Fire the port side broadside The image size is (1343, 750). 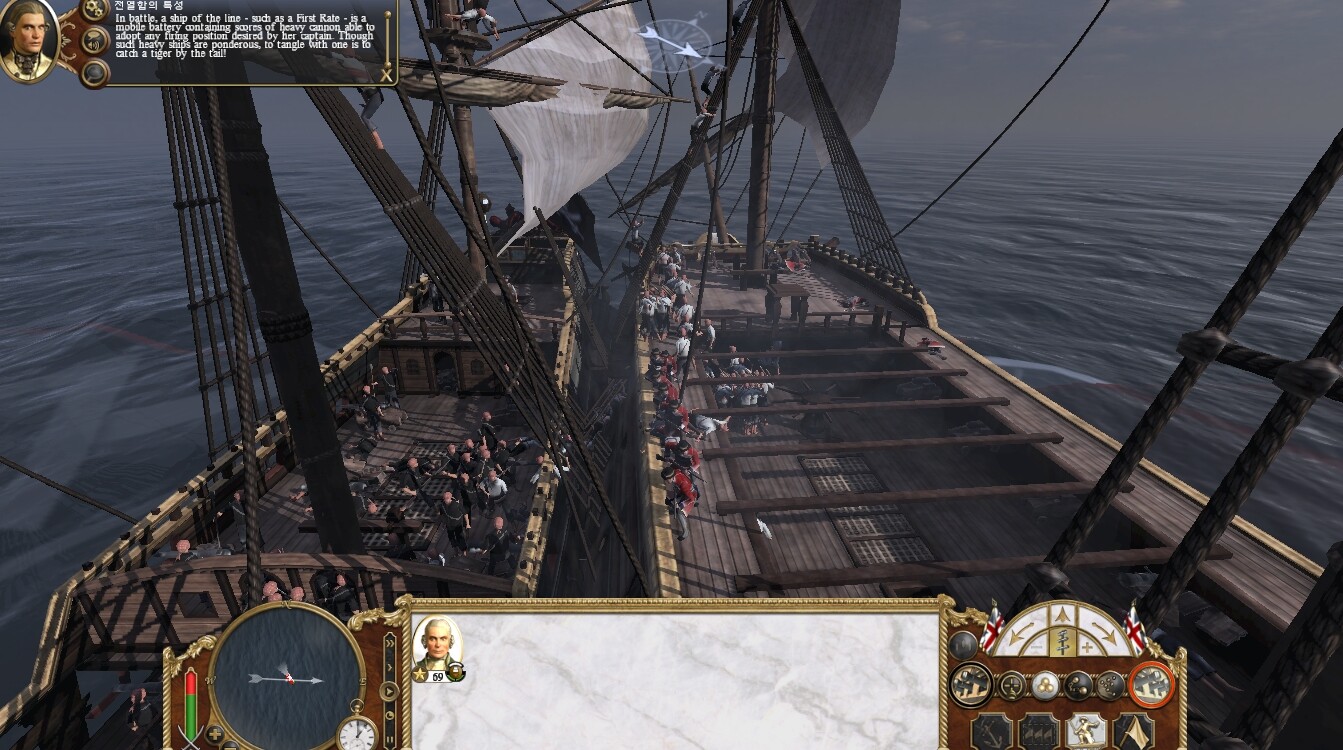970,685
